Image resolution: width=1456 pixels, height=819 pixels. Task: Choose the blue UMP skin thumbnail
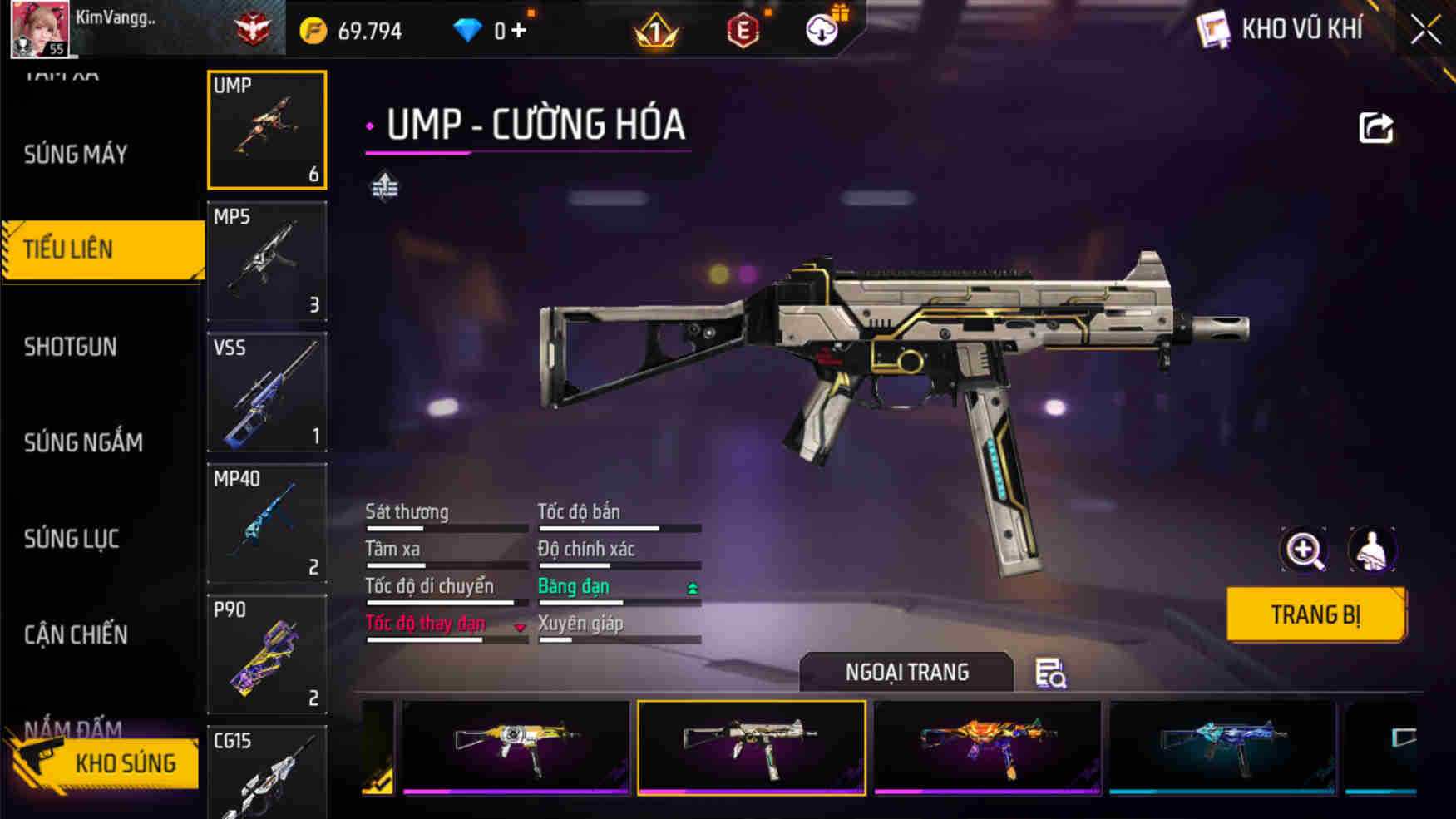[1222, 747]
